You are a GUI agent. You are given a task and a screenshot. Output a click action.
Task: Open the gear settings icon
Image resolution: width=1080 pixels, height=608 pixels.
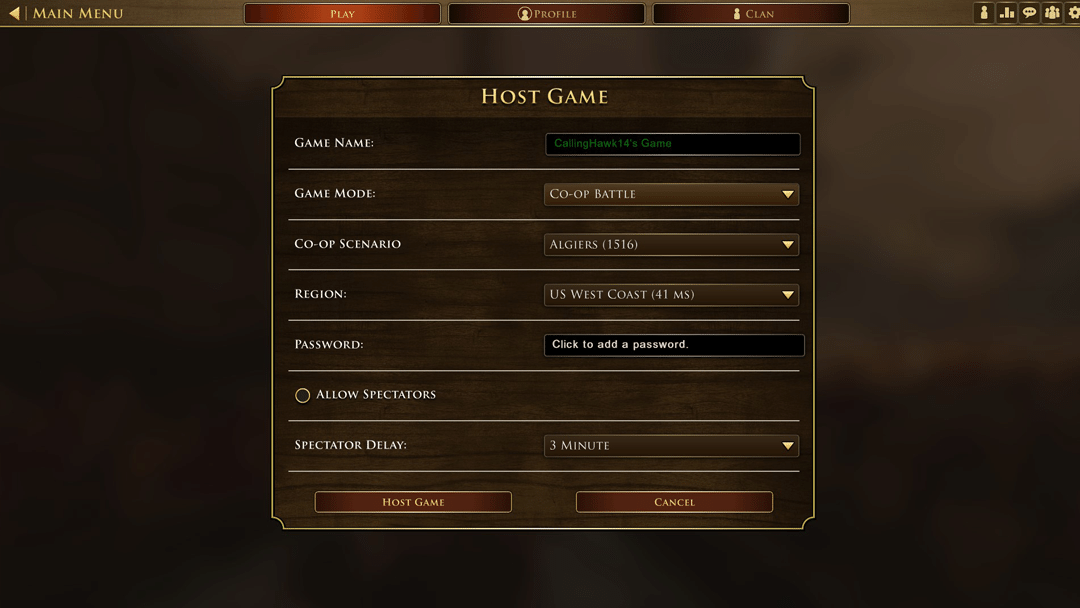click(1074, 13)
